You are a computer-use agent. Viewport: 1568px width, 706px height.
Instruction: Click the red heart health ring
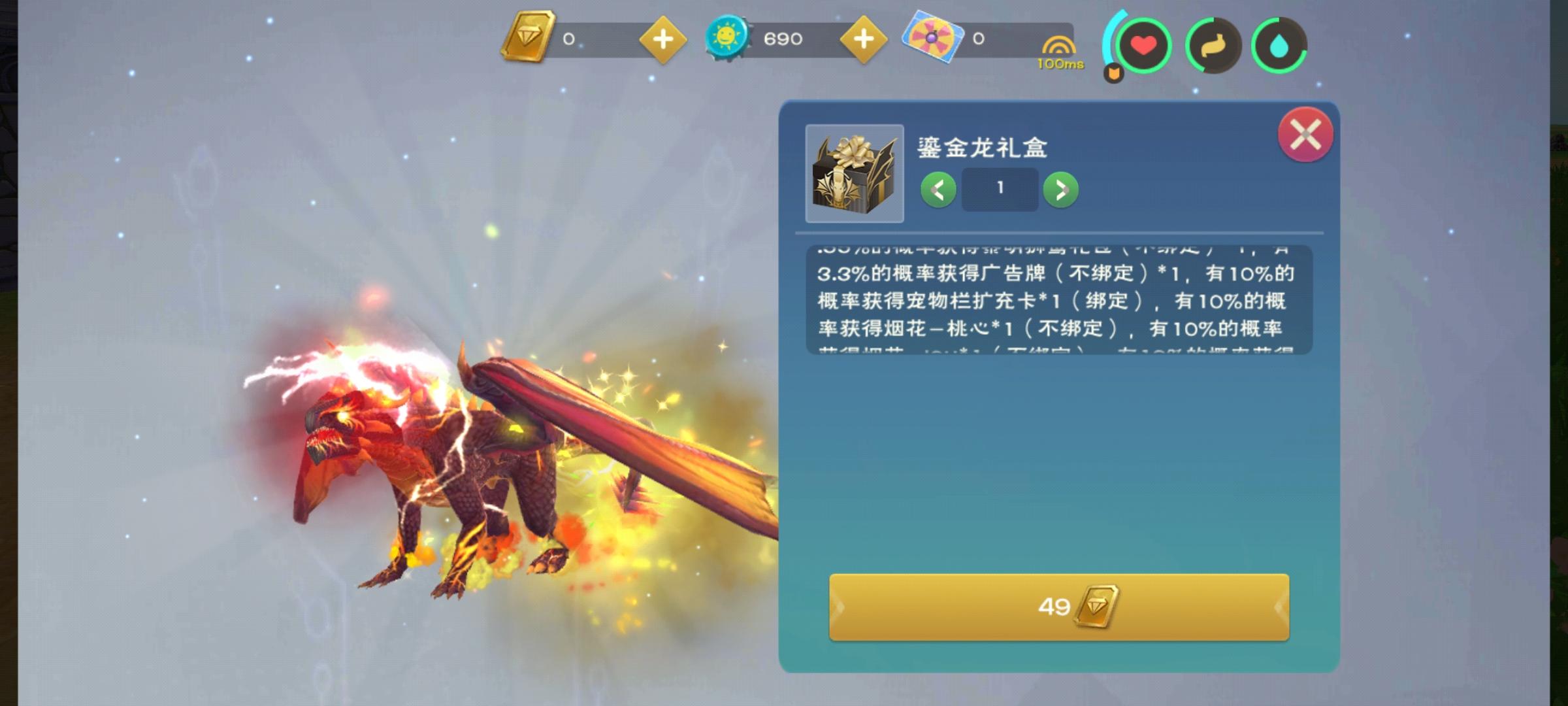(1145, 46)
